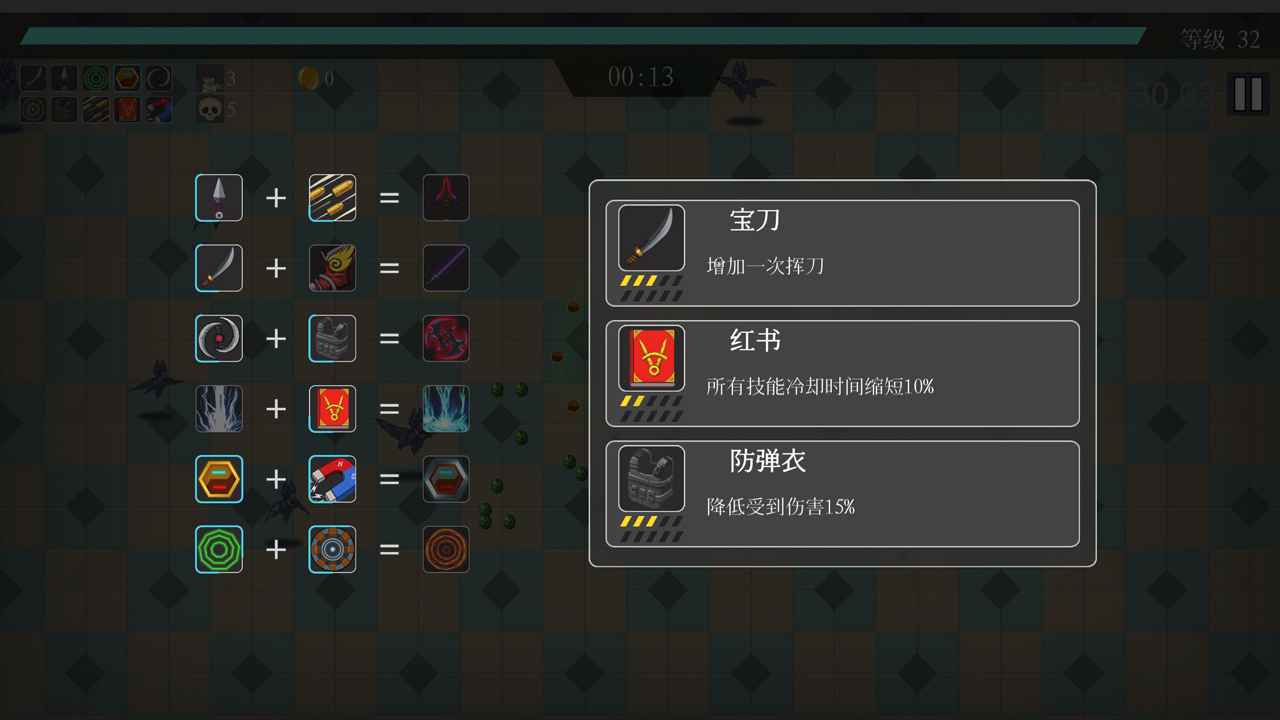Screen dimensions: 1280x720
Task: Click the arc reactor ingredient icon
Action: [x=332, y=550]
